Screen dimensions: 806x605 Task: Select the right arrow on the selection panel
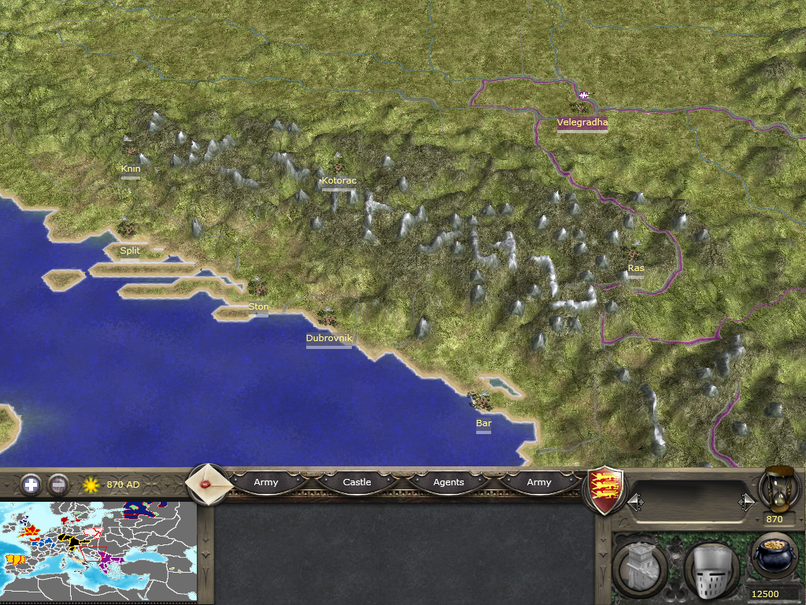[x=744, y=500]
